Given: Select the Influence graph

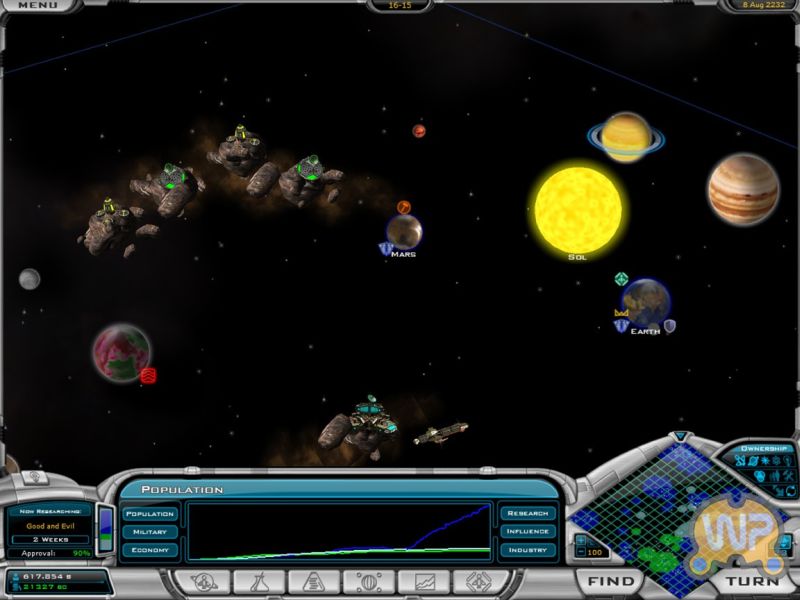Looking at the screenshot, I should pos(527,532).
